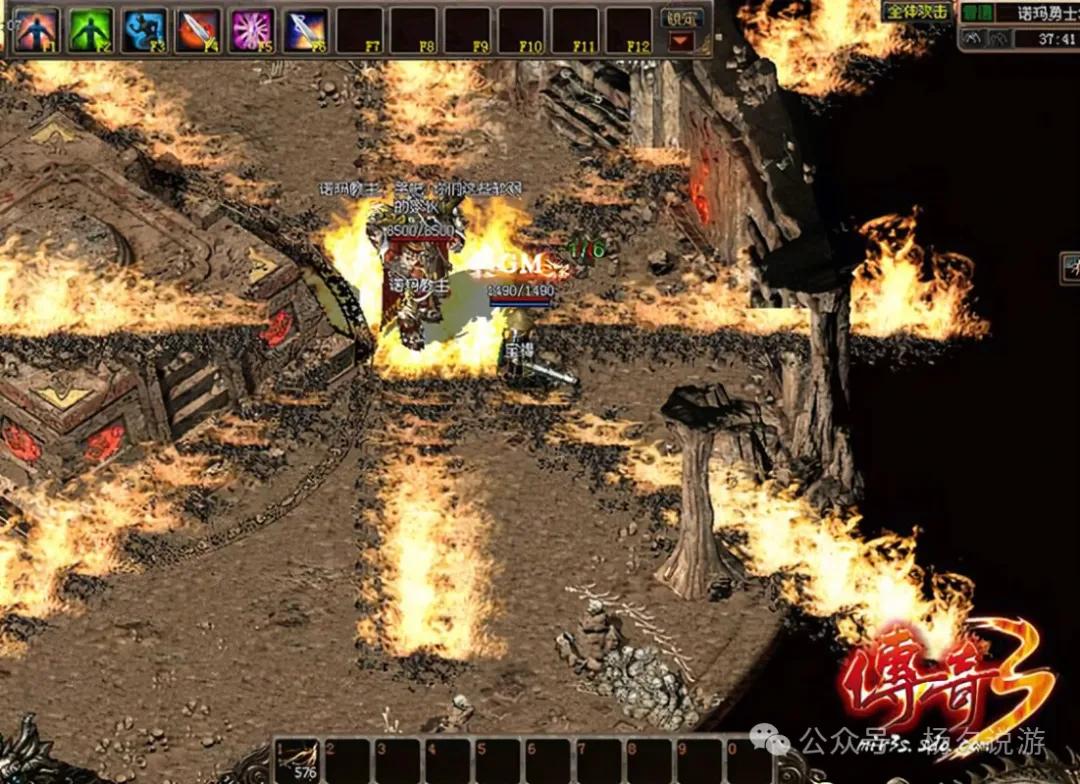Activate the F1 red silhouette skill
This screenshot has width=1080, height=784.
click(x=36, y=30)
